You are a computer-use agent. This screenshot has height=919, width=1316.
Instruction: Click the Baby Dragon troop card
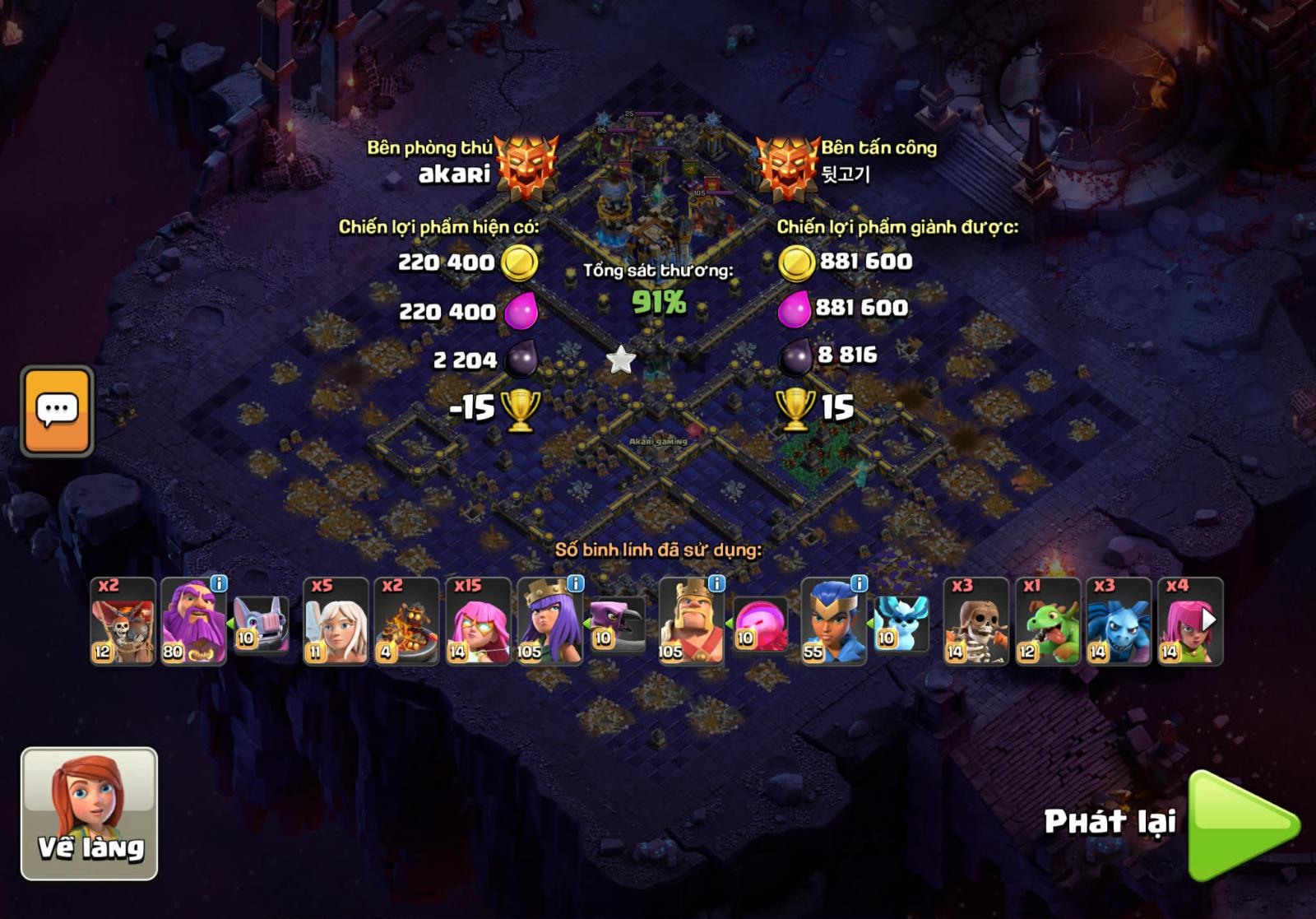[x=1047, y=622]
